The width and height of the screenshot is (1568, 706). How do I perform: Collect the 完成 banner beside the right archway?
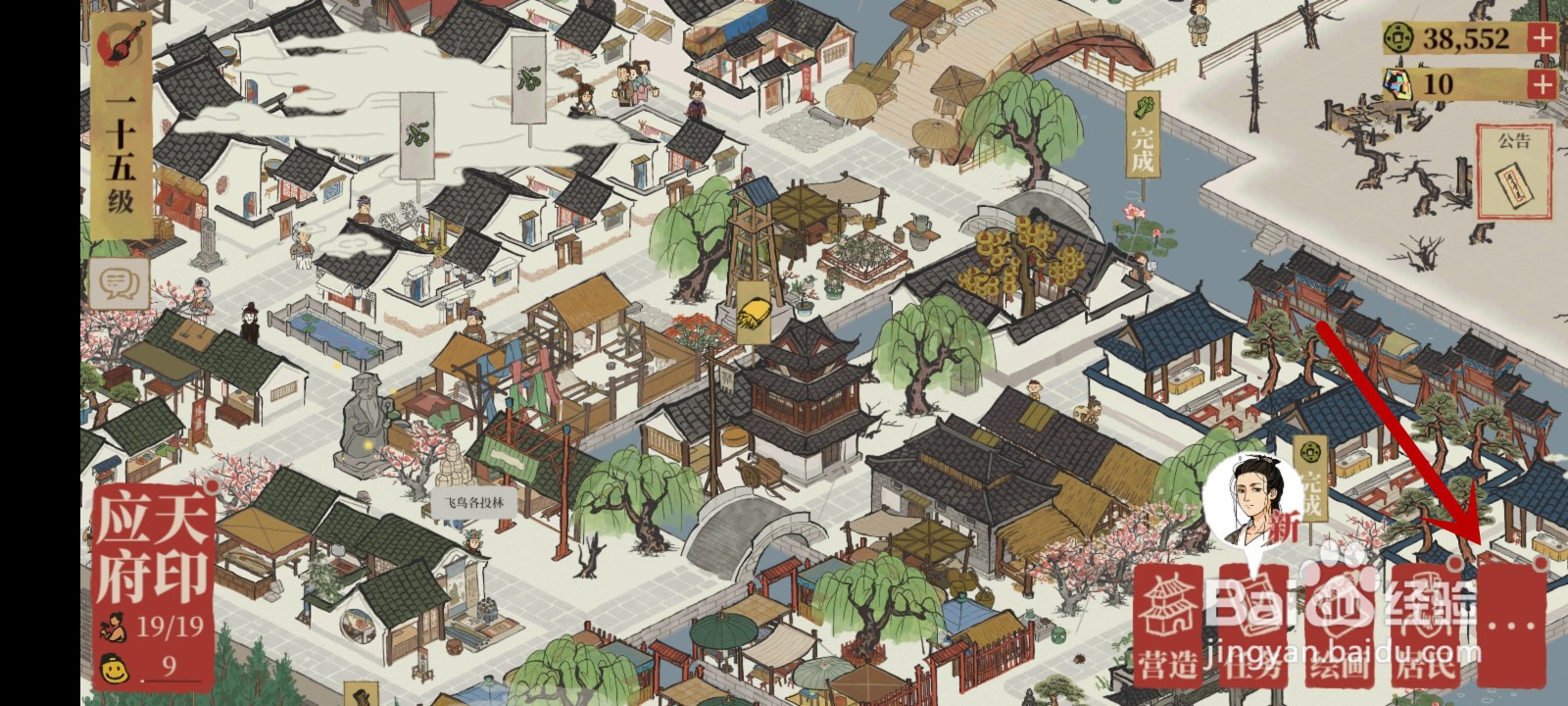1313,476
